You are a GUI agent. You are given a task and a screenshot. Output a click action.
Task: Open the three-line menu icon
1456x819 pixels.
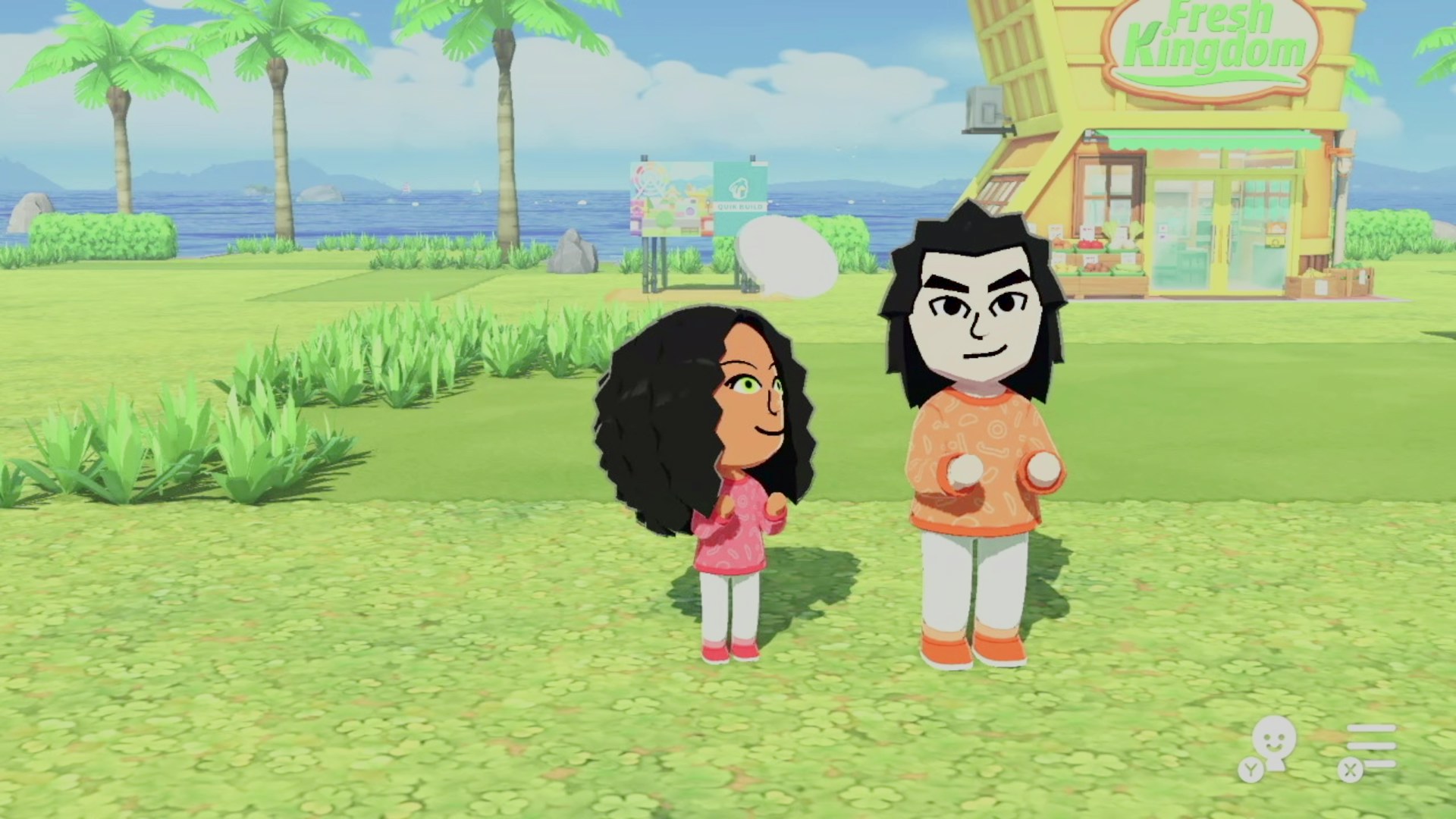(1371, 745)
